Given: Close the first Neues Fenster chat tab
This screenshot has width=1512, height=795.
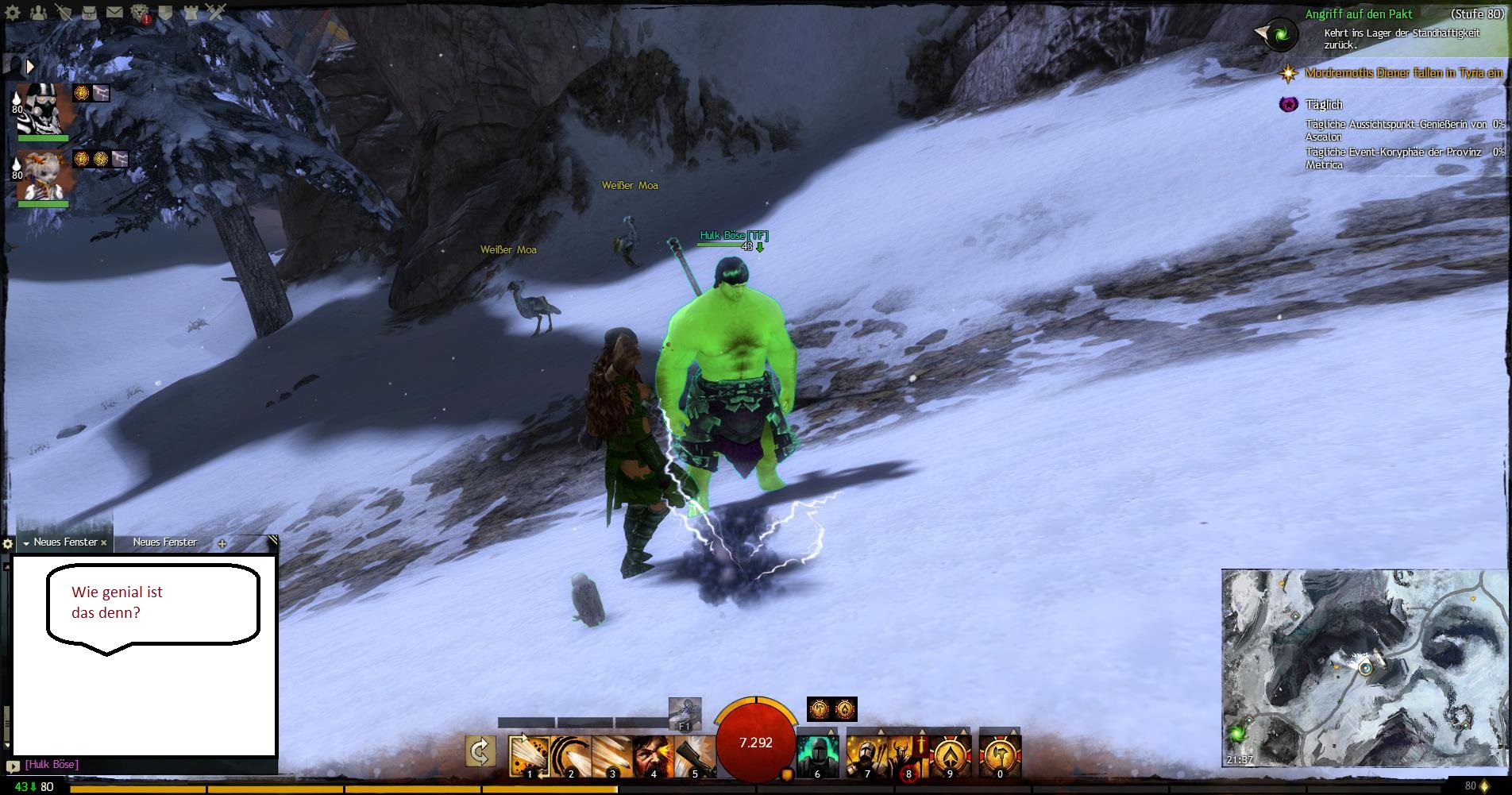Looking at the screenshot, I should [104, 543].
